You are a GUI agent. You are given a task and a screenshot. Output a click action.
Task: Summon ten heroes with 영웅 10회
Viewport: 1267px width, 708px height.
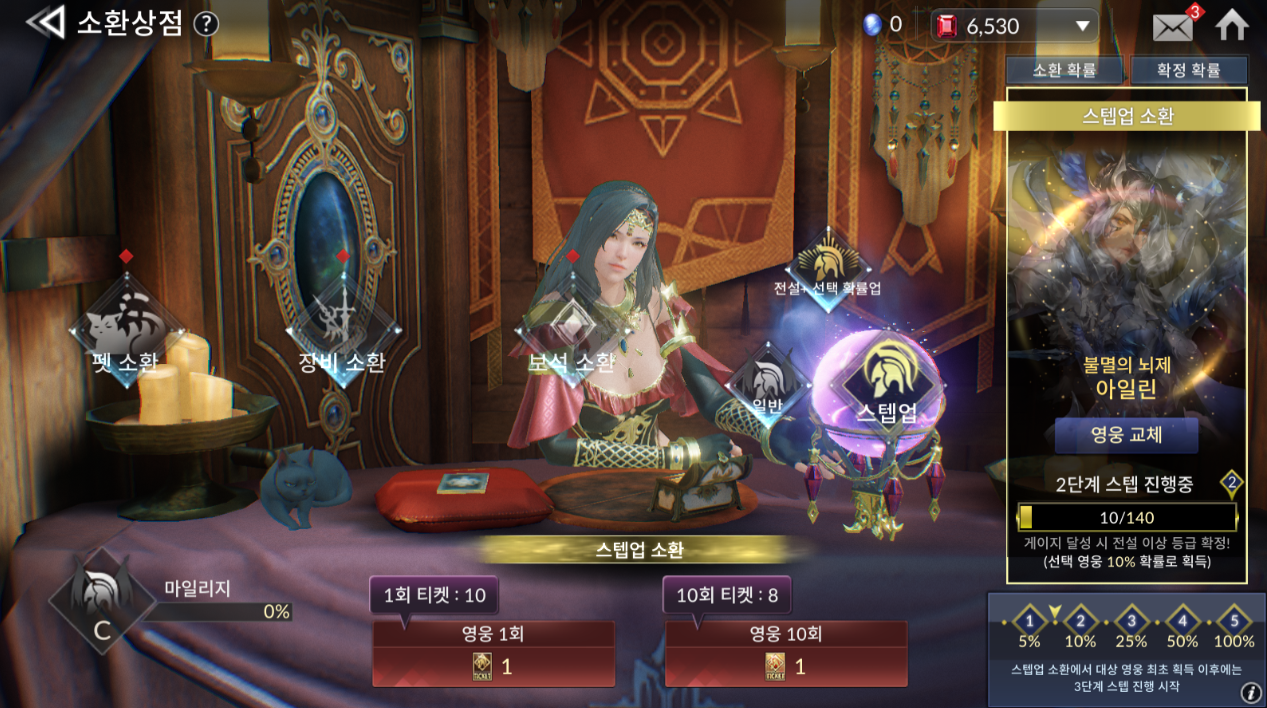[786, 654]
